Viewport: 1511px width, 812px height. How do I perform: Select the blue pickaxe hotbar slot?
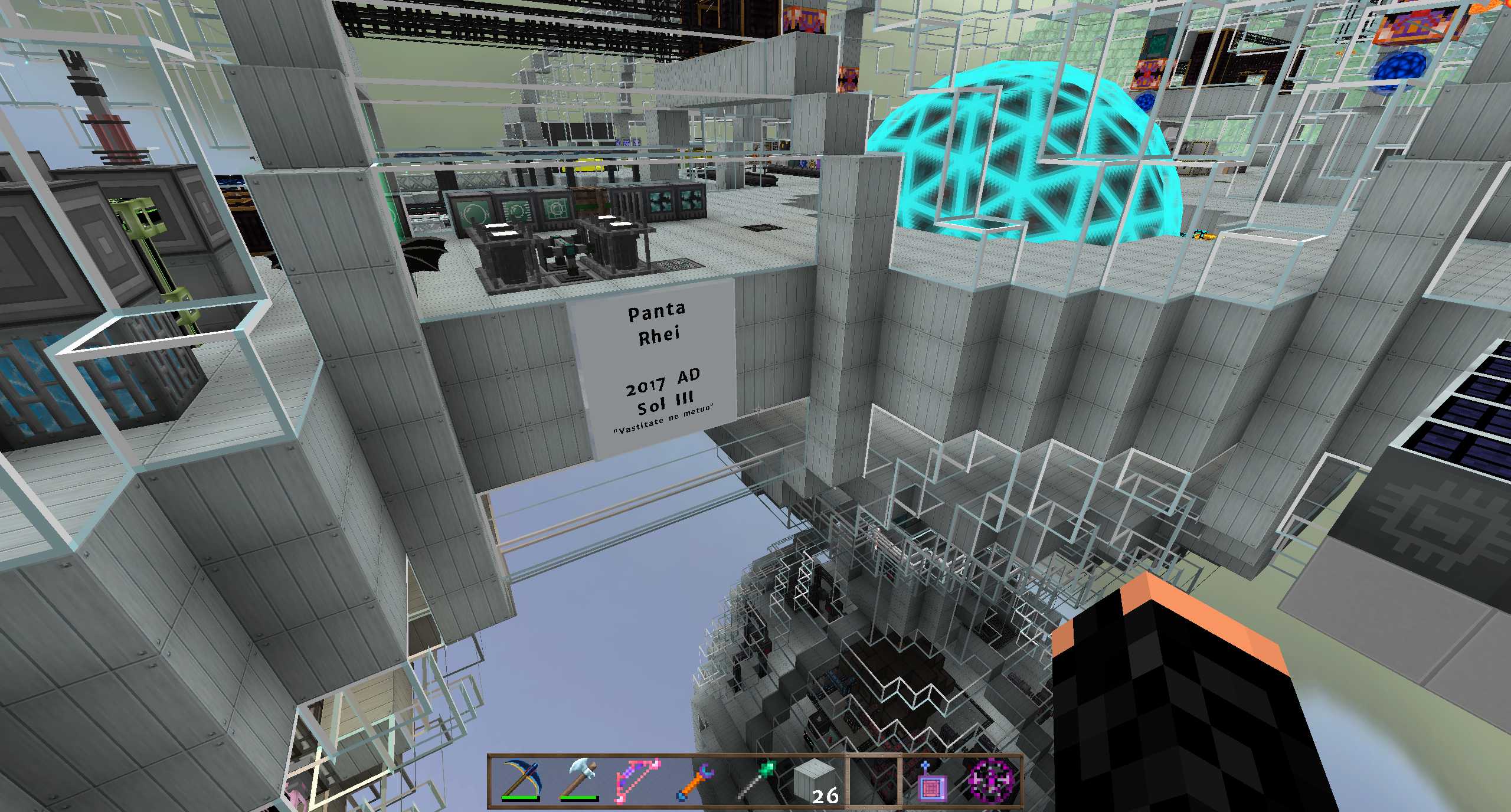[x=520, y=780]
